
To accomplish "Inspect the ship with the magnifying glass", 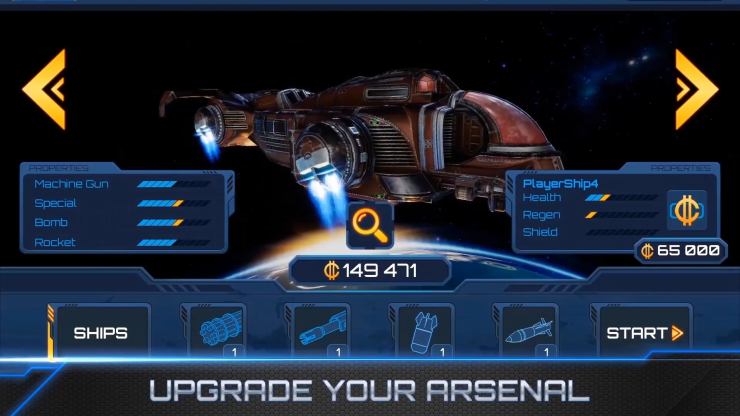I will pyautogui.click(x=369, y=226).
